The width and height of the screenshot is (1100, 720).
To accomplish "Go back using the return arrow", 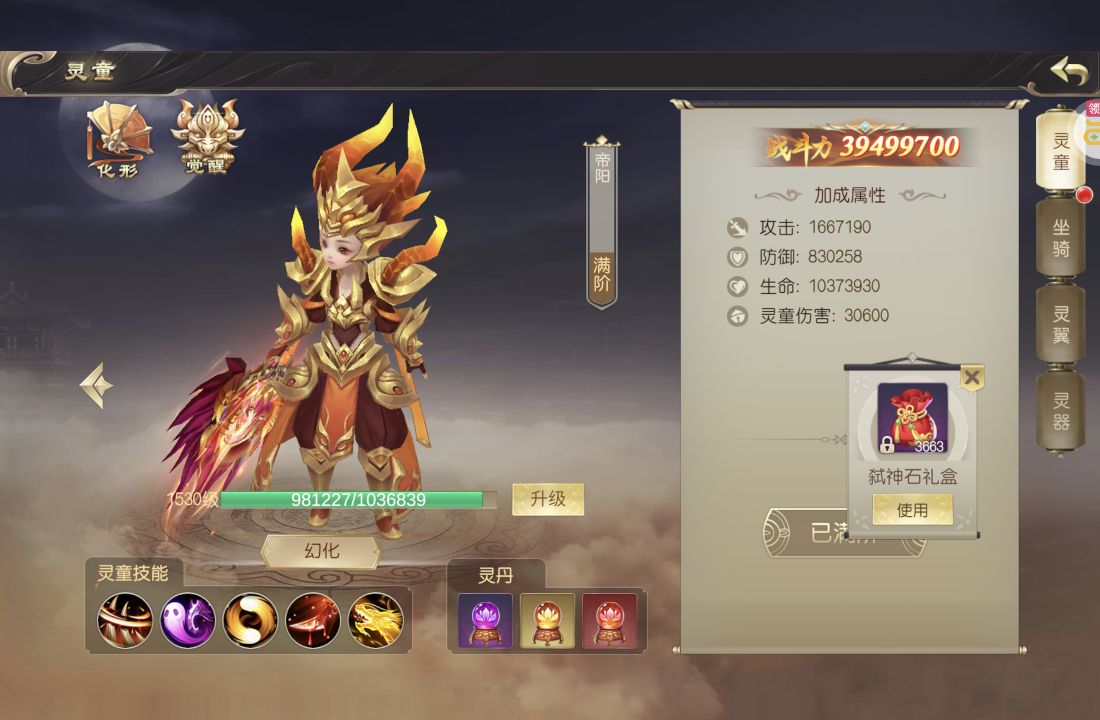I will click(x=1068, y=72).
